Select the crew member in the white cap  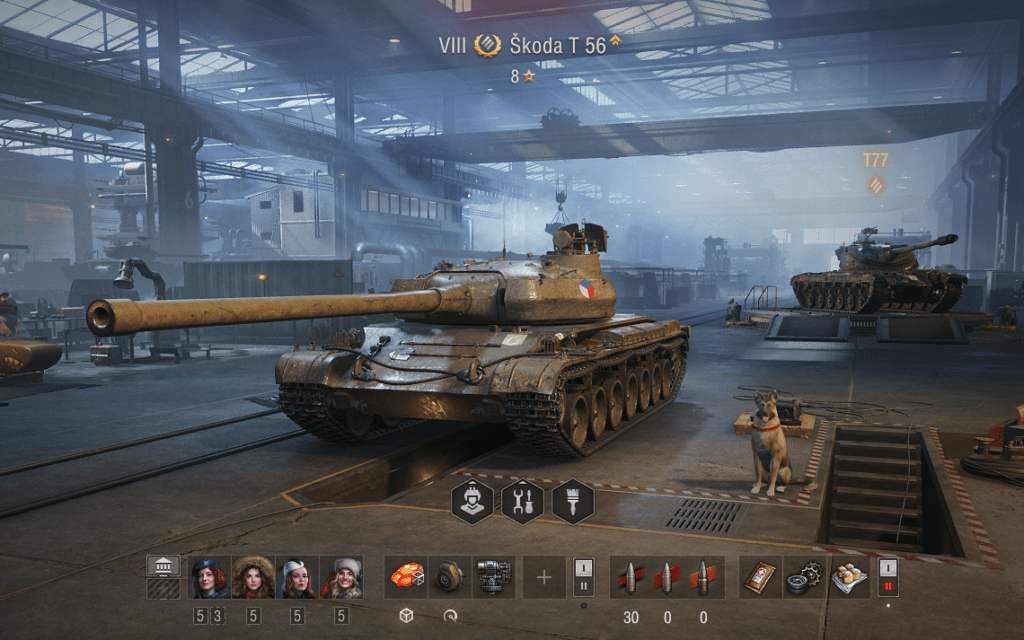click(x=297, y=577)
